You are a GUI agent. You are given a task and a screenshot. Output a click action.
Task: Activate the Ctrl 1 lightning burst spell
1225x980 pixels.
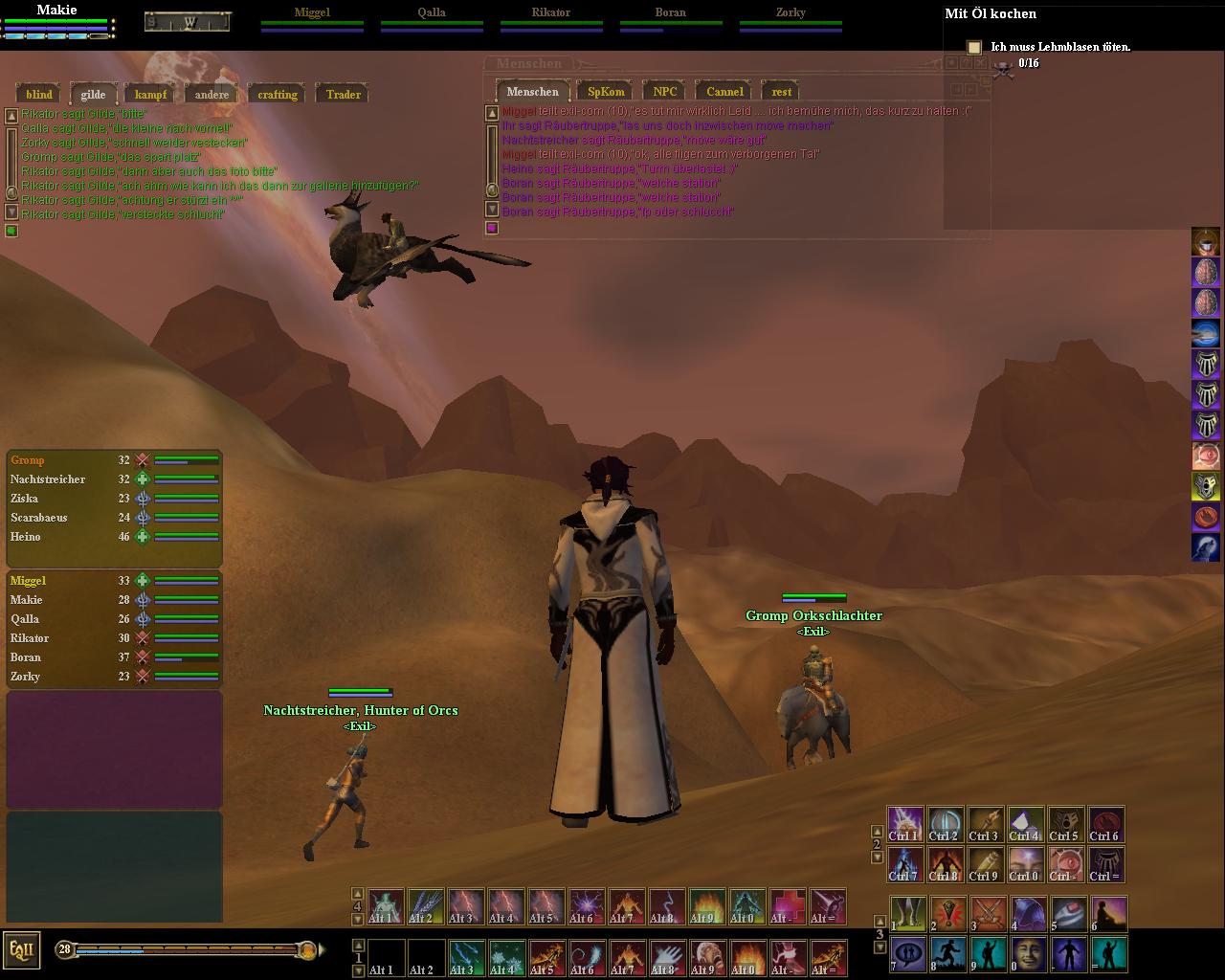pos(905,824)
